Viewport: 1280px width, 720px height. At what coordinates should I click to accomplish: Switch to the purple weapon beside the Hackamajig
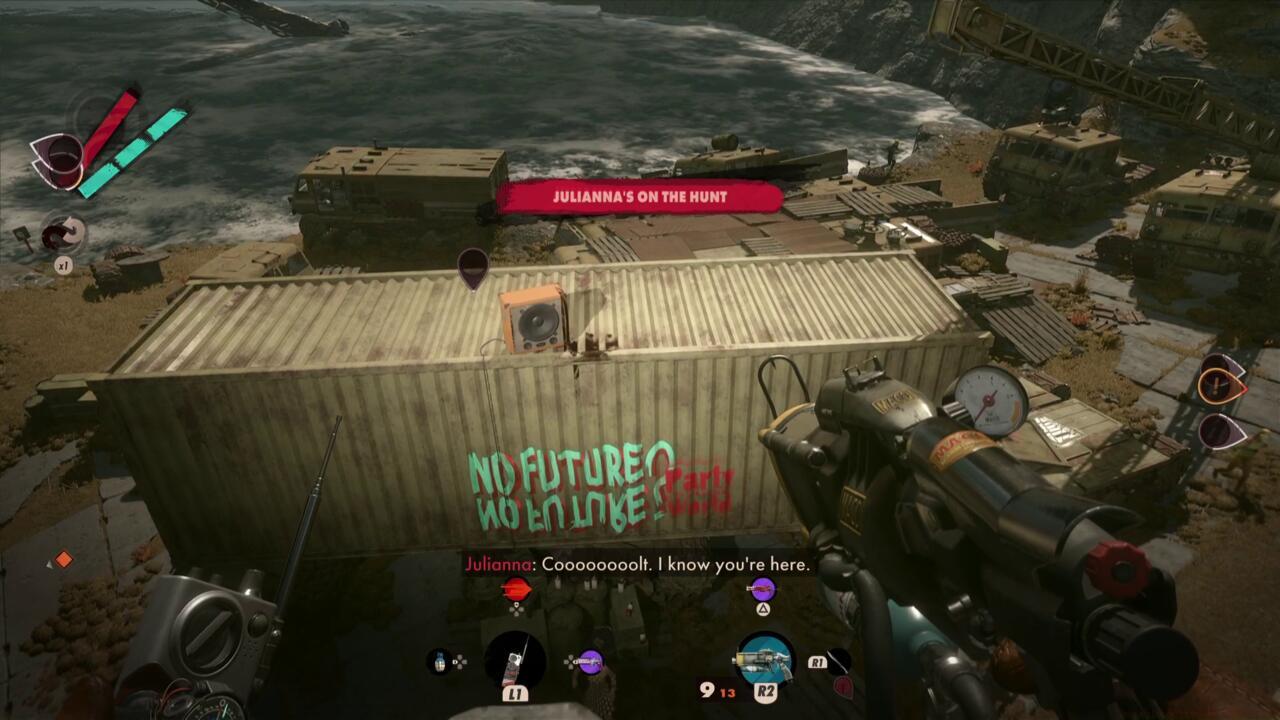pyautogui.click(x=590, y=661)
